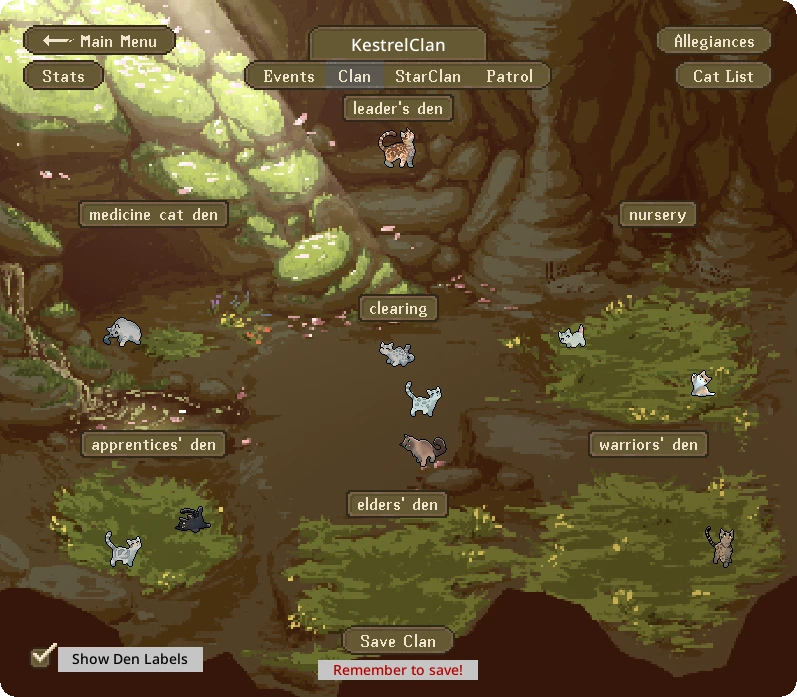Select the black cat in apprentices' den

[192, 519]
